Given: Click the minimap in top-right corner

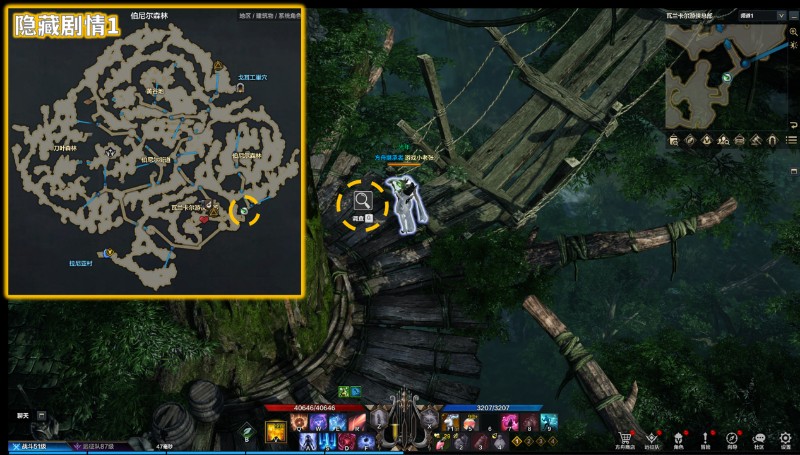Looking at the screenshot, I should tap(730, 75).
